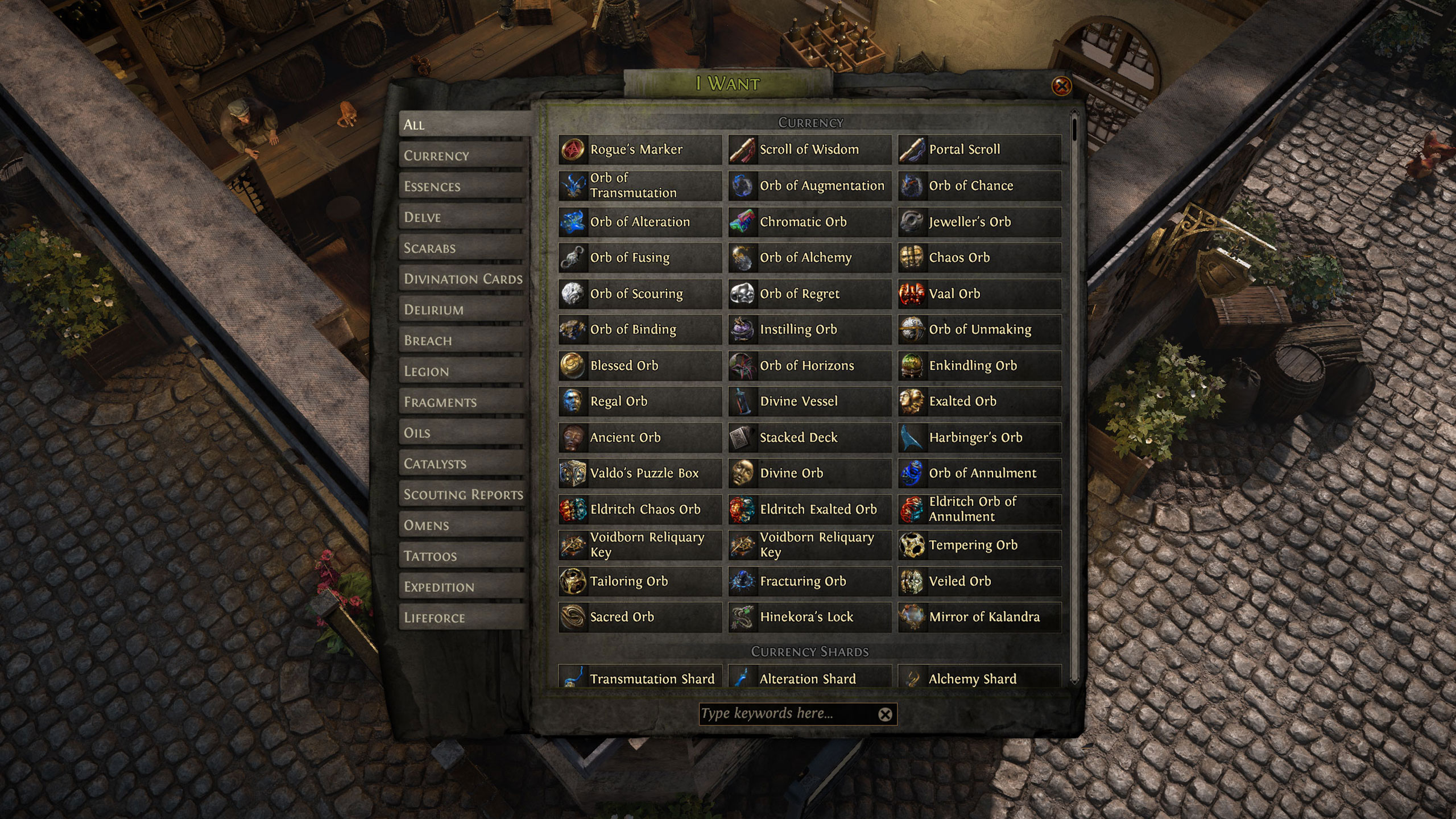Choose Stacked Deck from currency list

pos(809,437)
